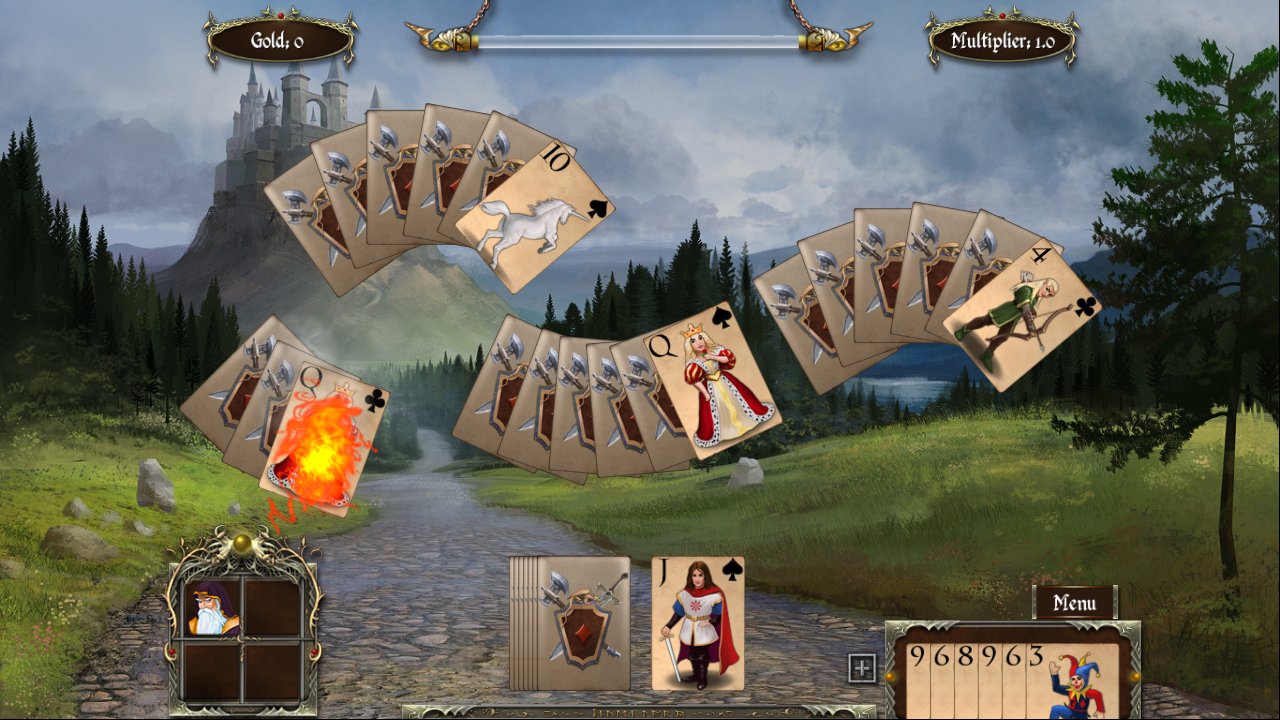This screenshot has height=720, width=1280.
Task: Select the wizard power-up portrait
Action: (210, 607)
